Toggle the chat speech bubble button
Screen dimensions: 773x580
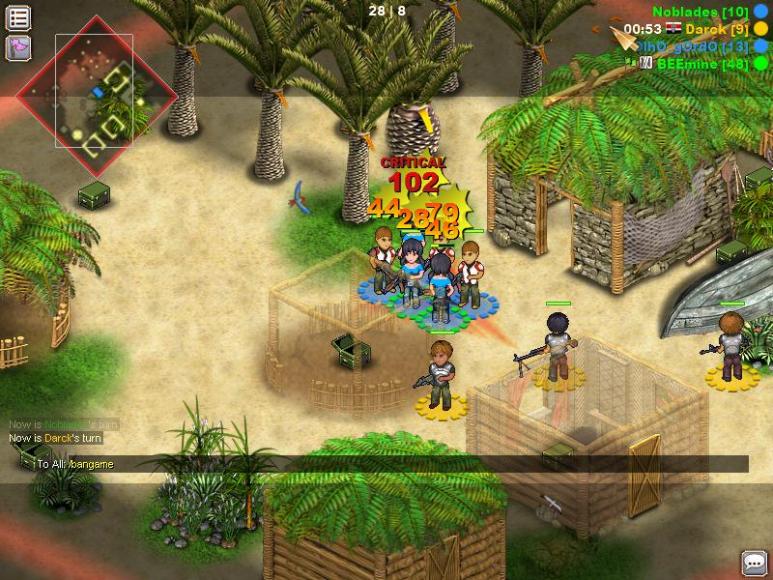point(754,562)
